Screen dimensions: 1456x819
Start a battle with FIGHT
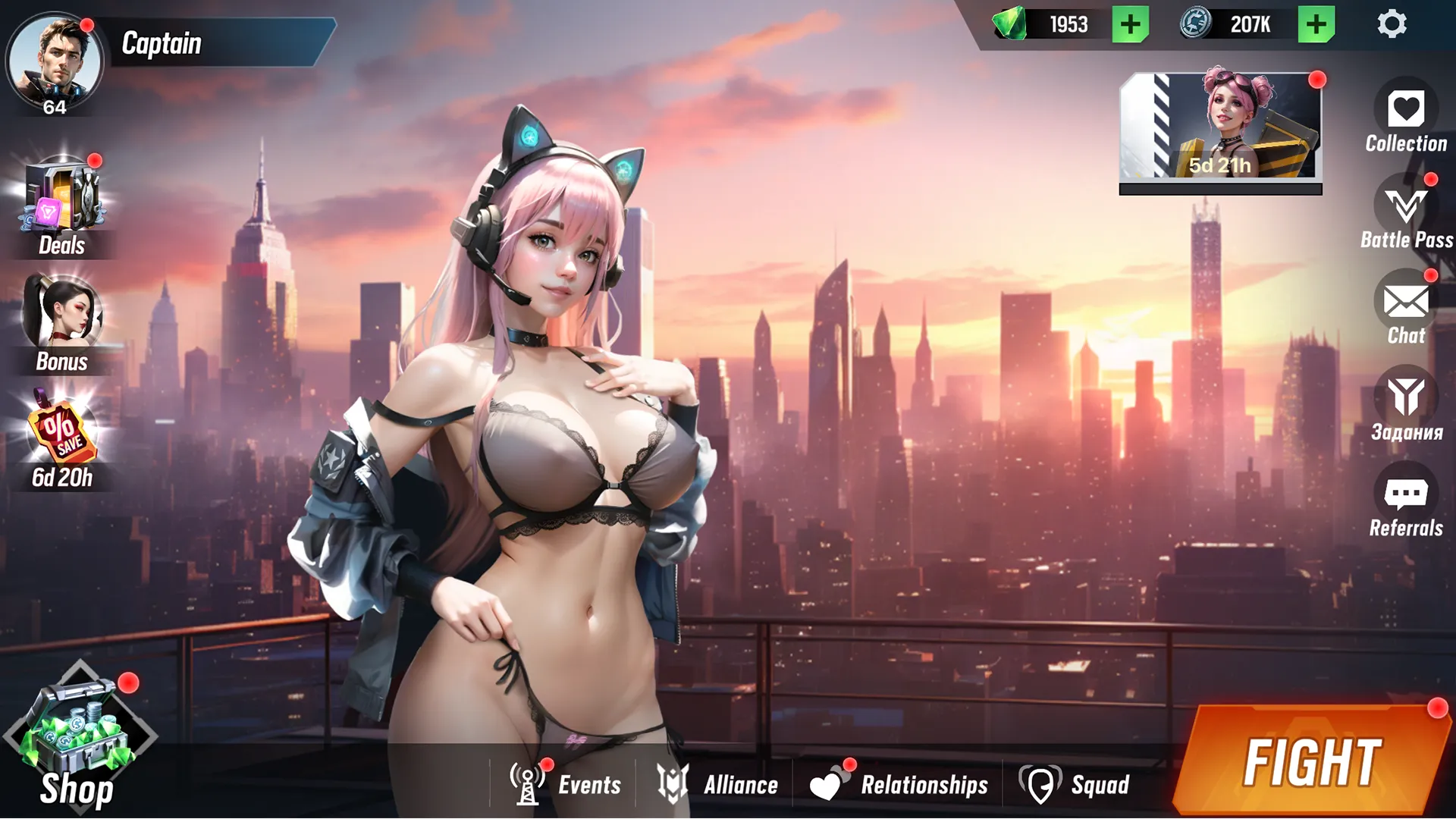click(1312, 762)
